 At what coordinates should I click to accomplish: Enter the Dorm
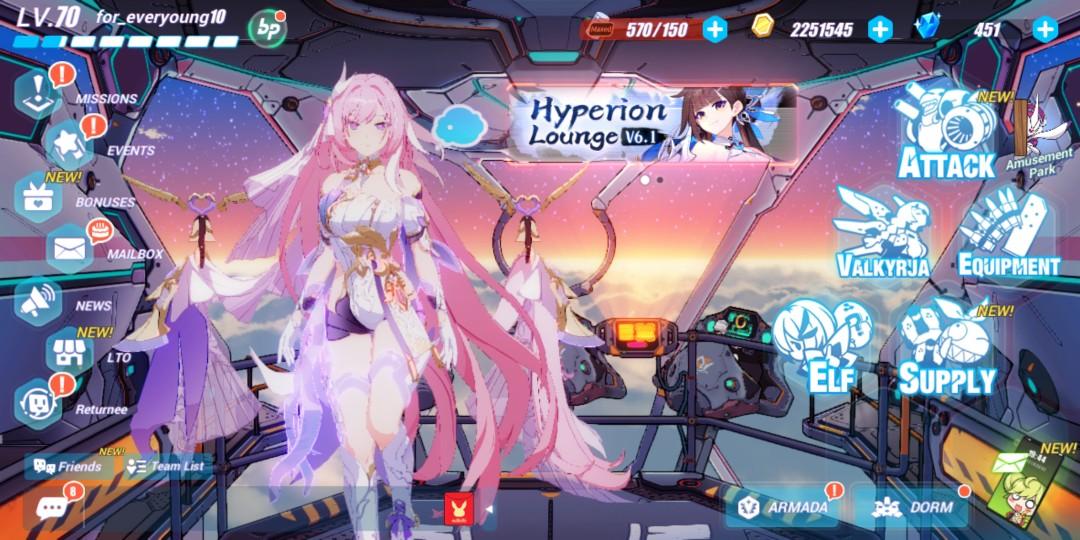point(914,507)
